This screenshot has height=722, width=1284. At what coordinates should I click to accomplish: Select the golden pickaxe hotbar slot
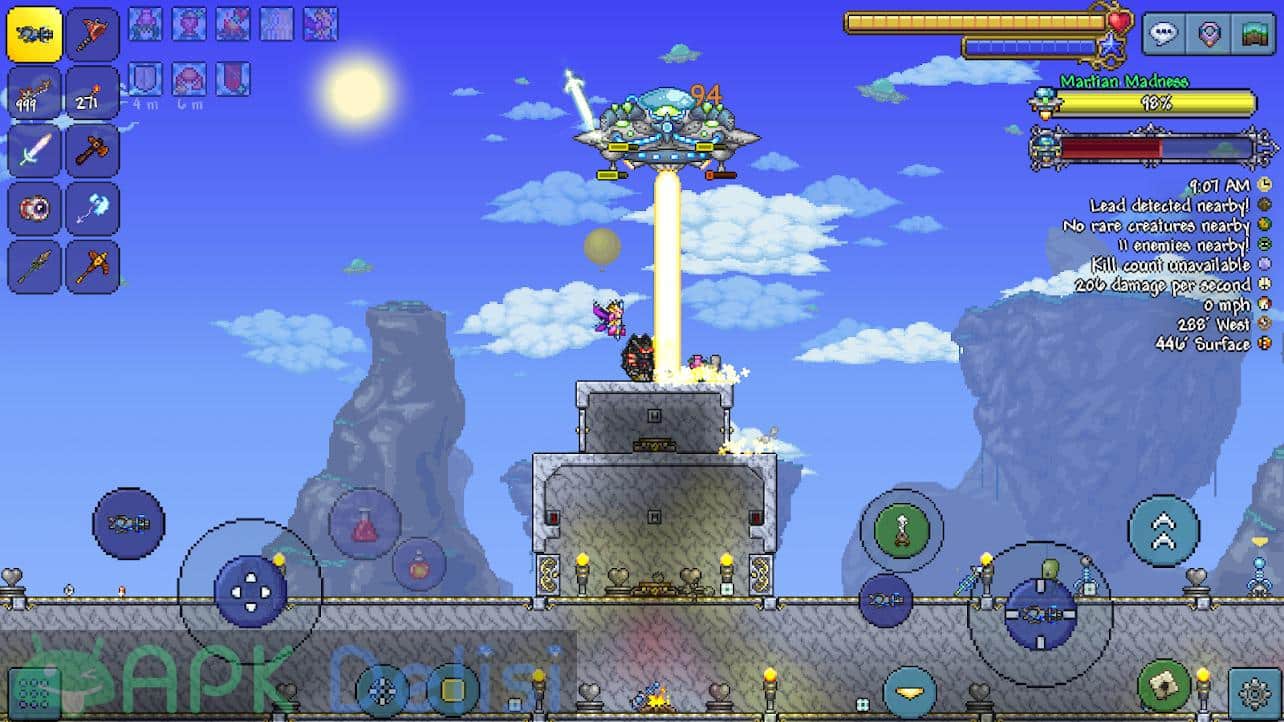point(93,266)
